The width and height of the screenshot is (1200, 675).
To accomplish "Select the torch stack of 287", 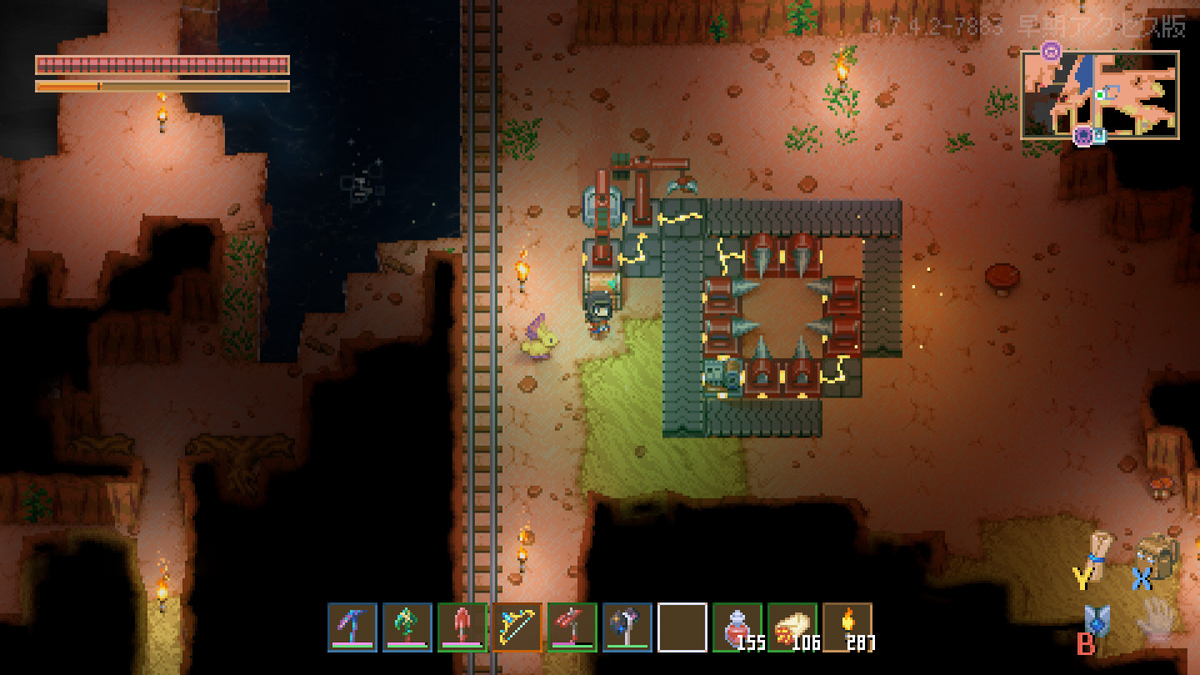I will click(x=847, y=627).
